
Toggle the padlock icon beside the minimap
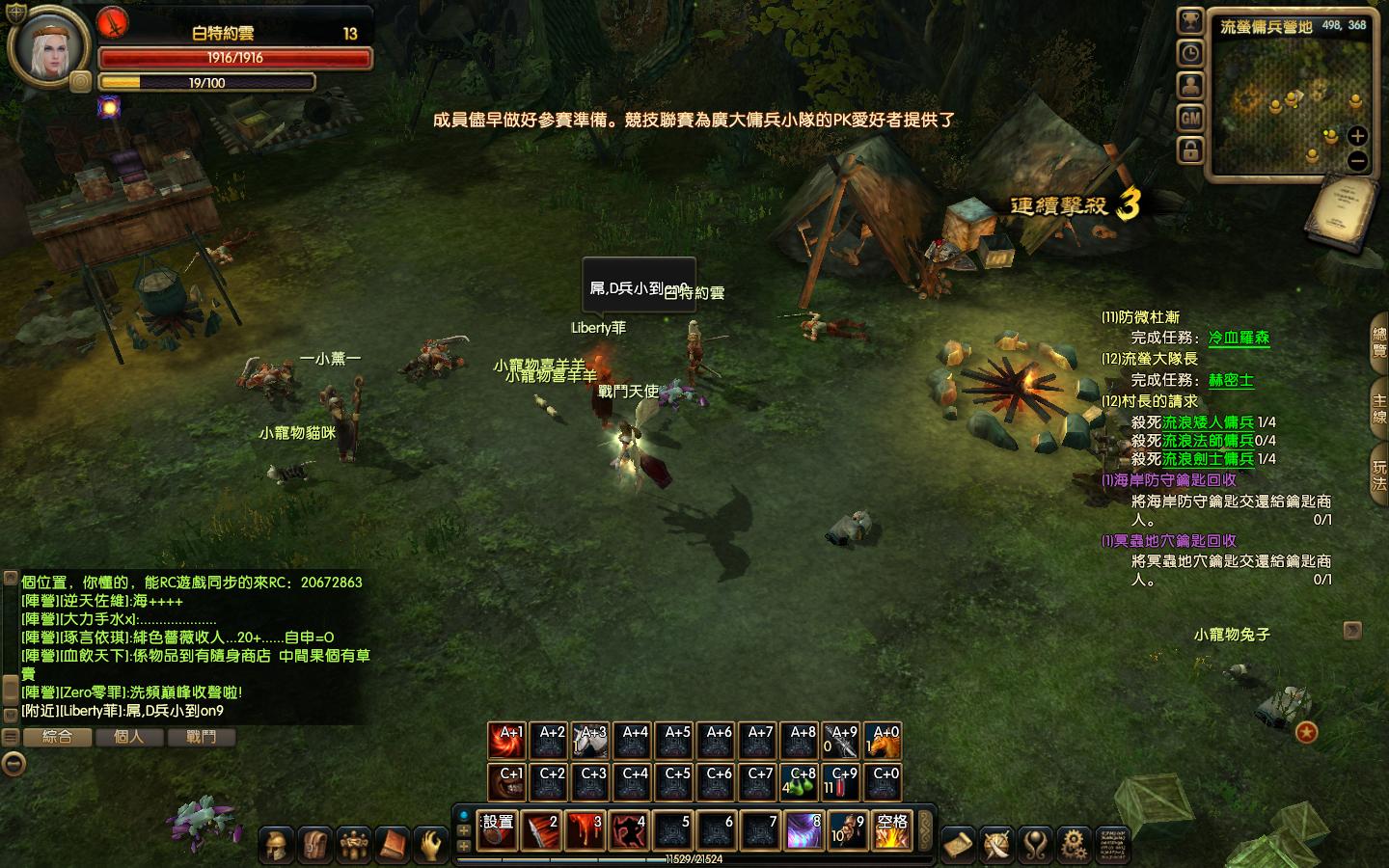point(1190,150)
